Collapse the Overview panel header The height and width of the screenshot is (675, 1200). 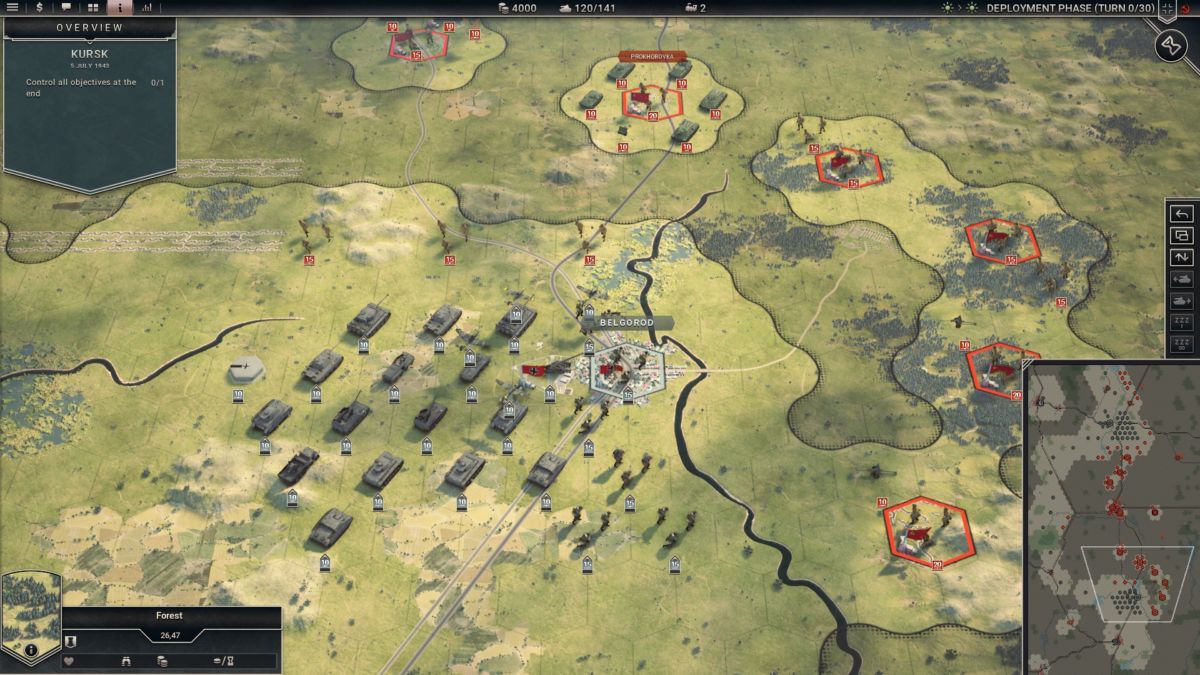point(90,27)
